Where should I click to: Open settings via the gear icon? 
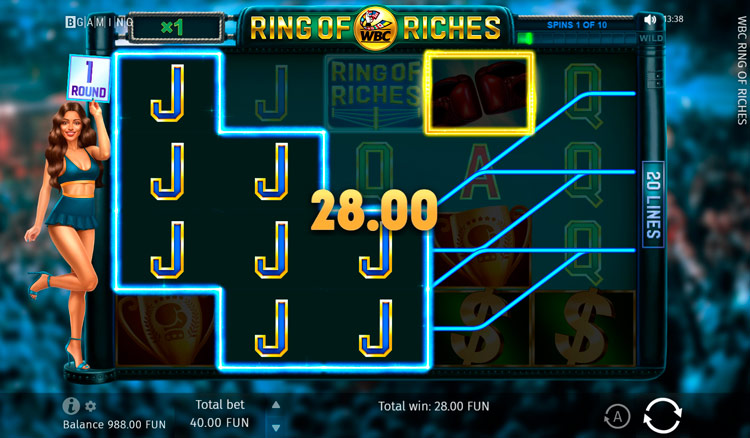tap(90, 406)
